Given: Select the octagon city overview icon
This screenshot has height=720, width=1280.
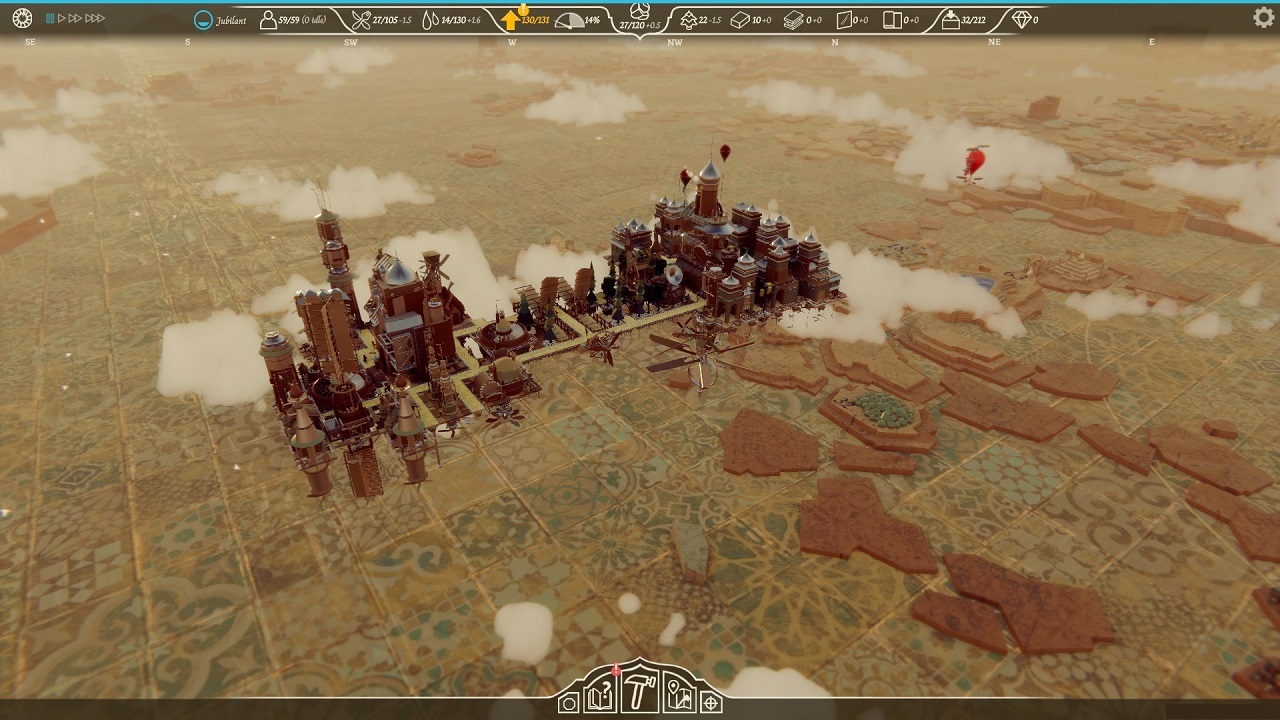Looking at the screenshot, I should pyautogui.click(x=568, y=703).
